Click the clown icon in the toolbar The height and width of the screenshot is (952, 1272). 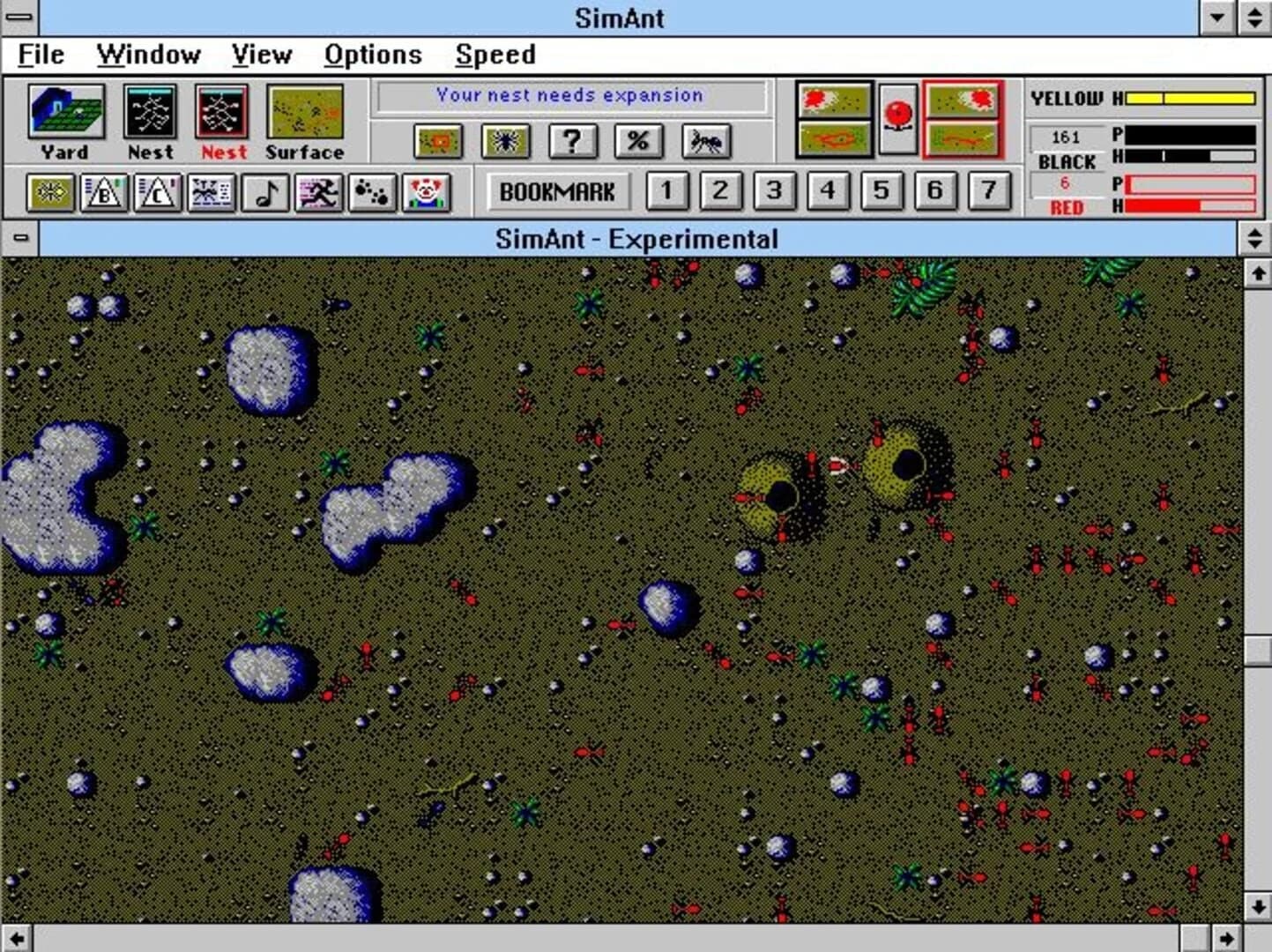(x=425, y=191)
